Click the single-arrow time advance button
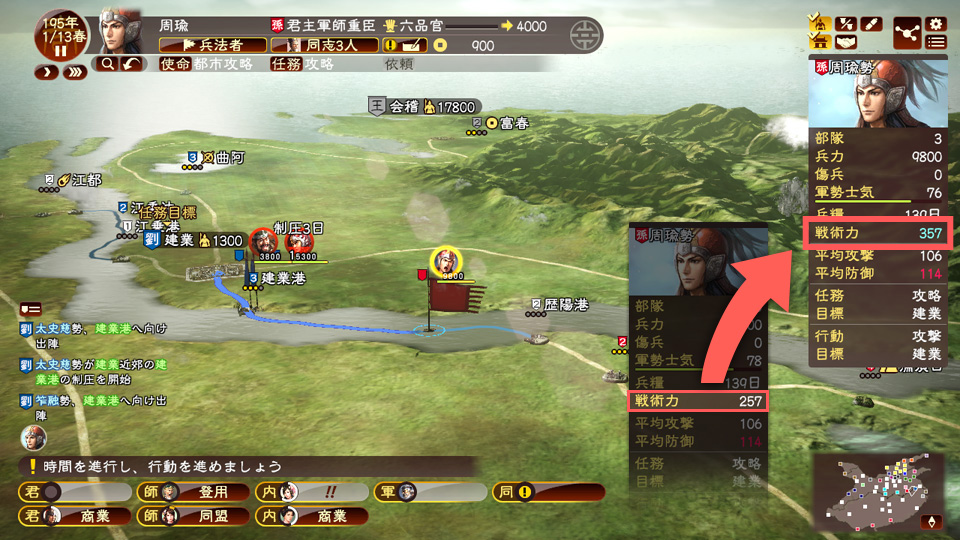 click(x=47, y=72)
